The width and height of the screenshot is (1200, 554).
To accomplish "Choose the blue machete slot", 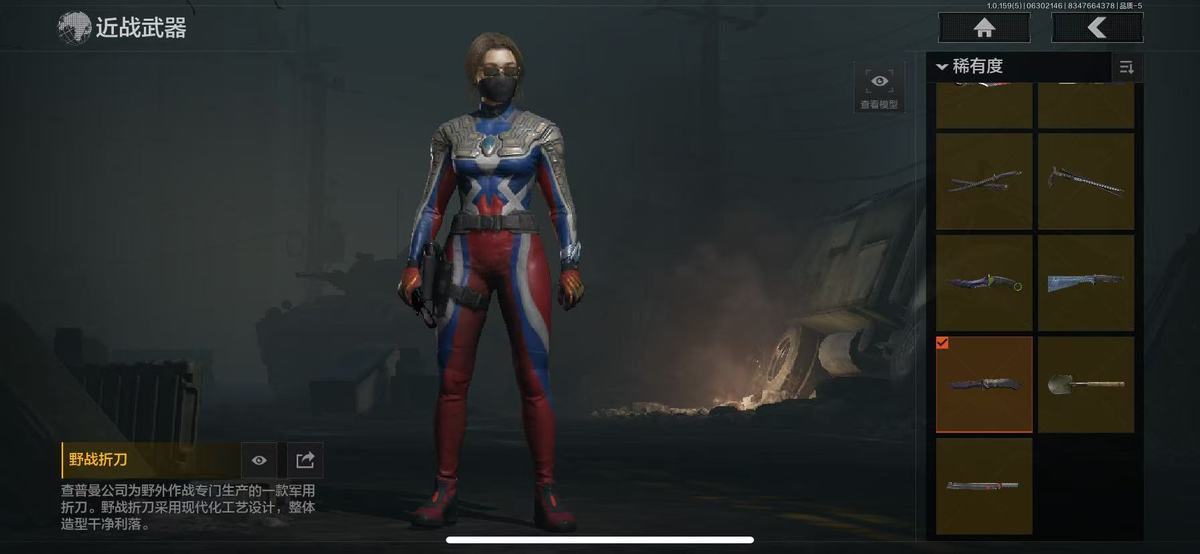I will [x=1086, y=283].
